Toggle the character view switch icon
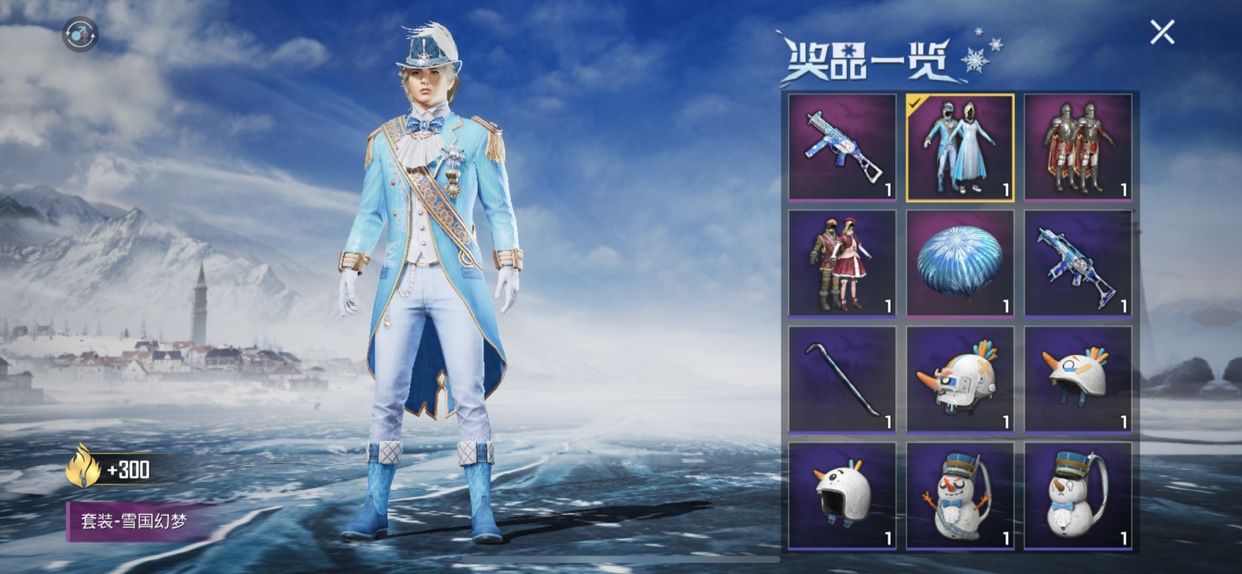Viewport: 1242px width, 574px height. coord(80,35)
